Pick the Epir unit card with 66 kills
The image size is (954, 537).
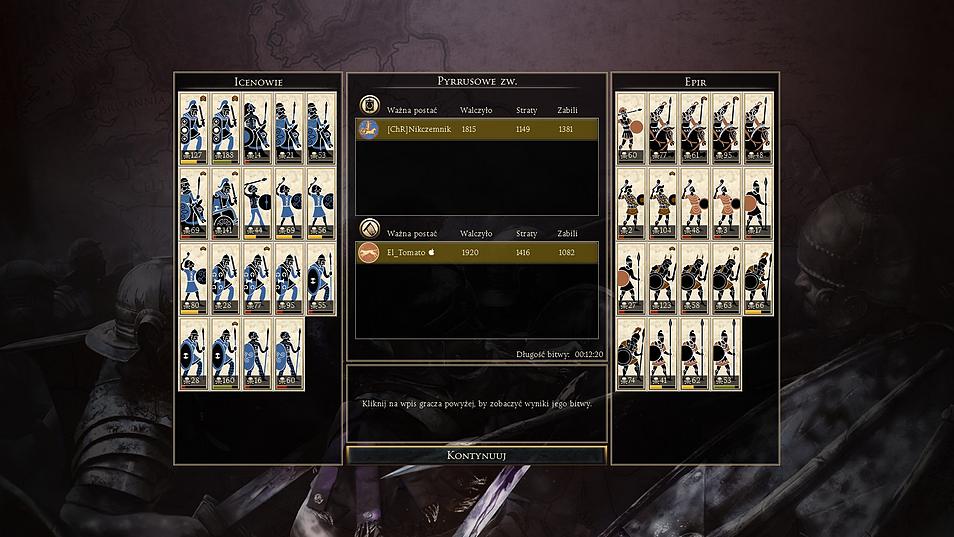758,278
